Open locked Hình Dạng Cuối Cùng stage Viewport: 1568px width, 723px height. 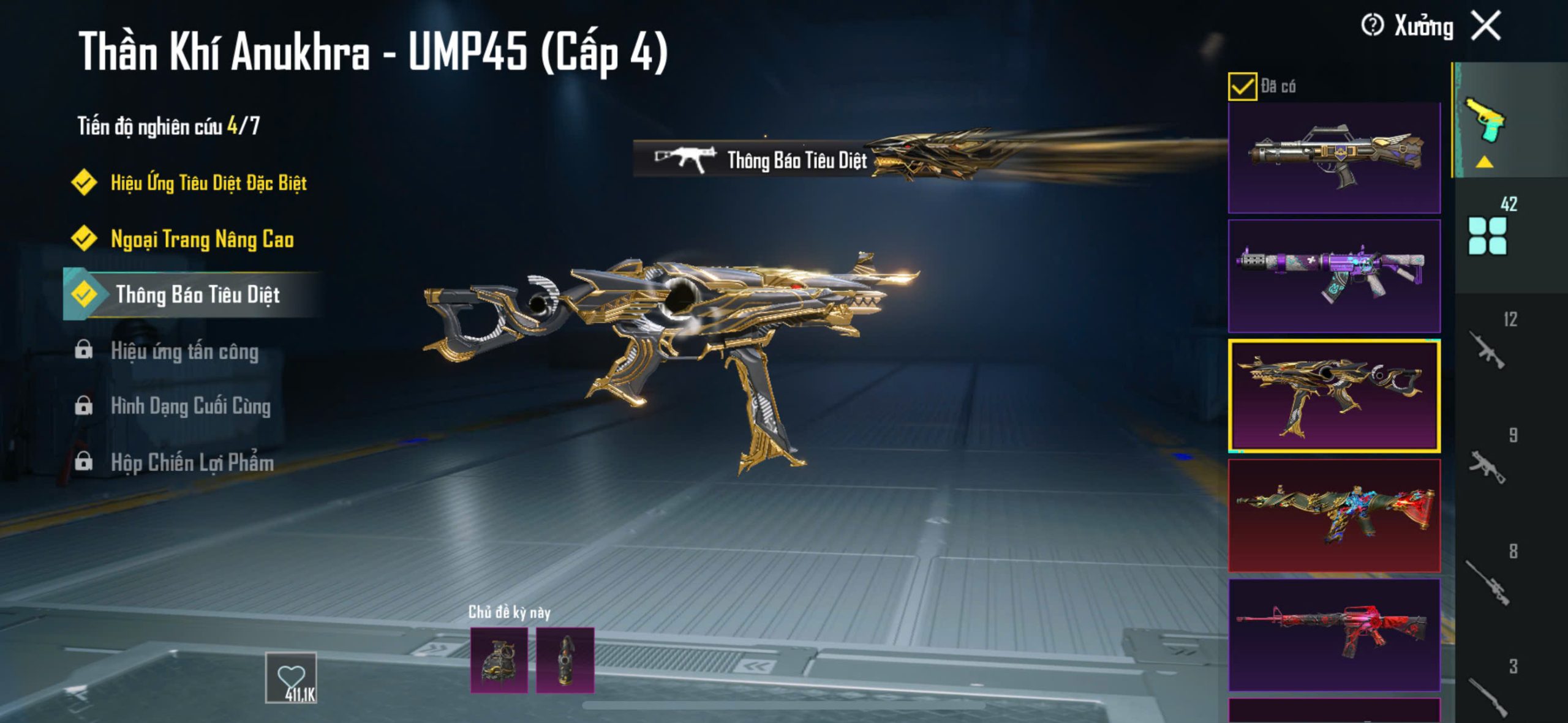(190, 406)
